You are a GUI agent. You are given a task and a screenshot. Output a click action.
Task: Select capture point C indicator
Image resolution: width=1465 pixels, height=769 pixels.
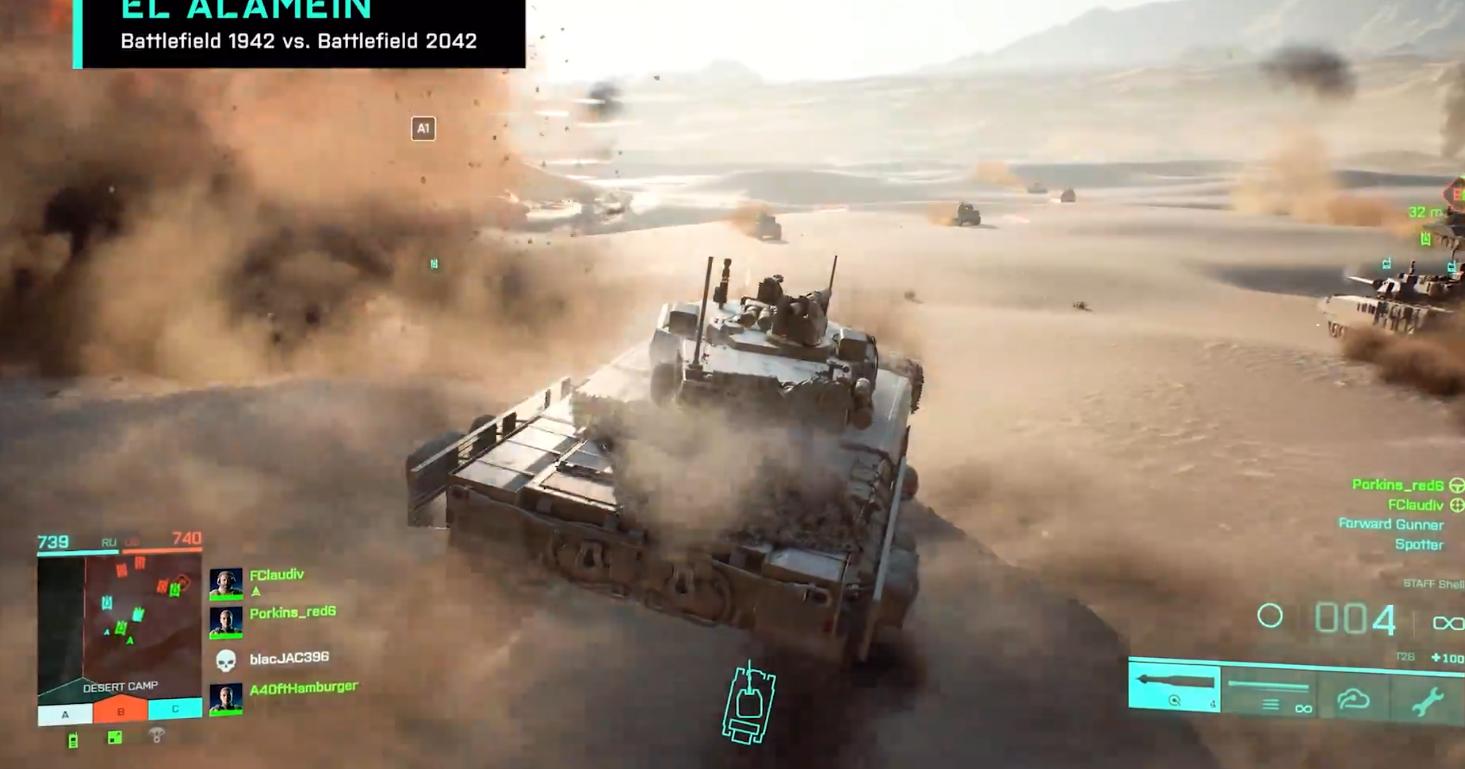tap(175, 710)
